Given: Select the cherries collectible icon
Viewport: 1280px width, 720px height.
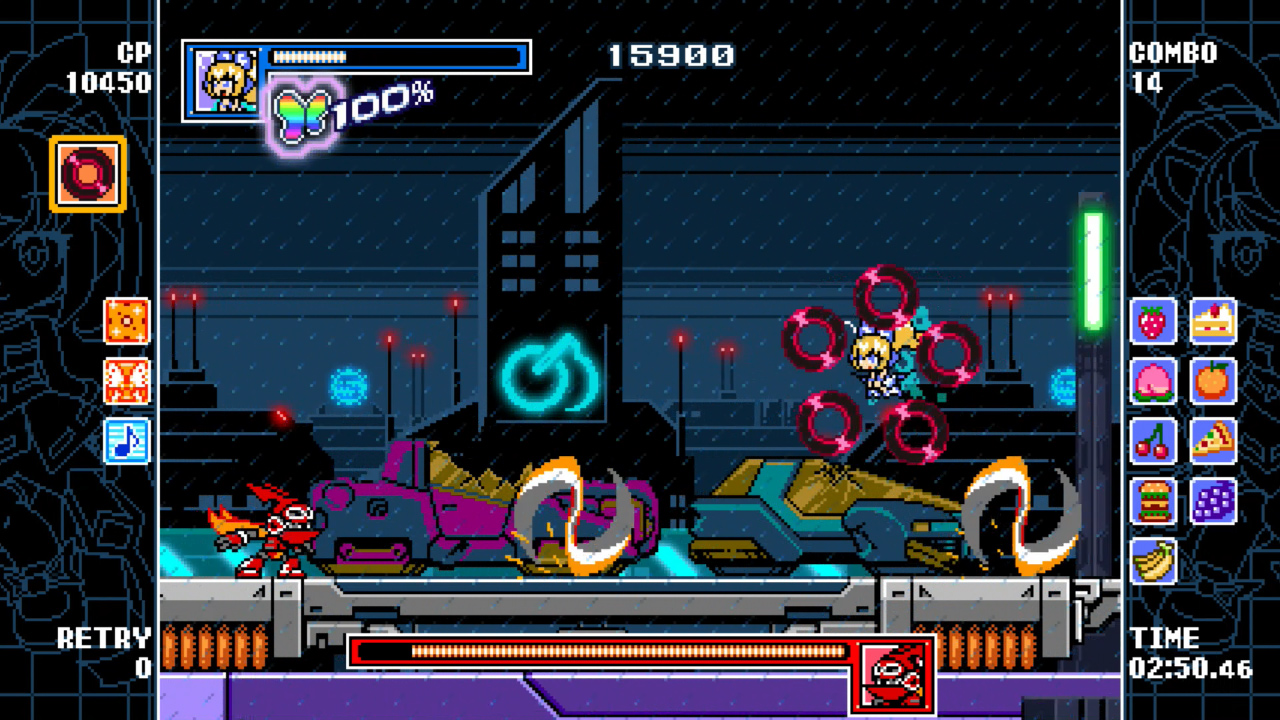Looking at the screenshot, I should (1153, 442).
